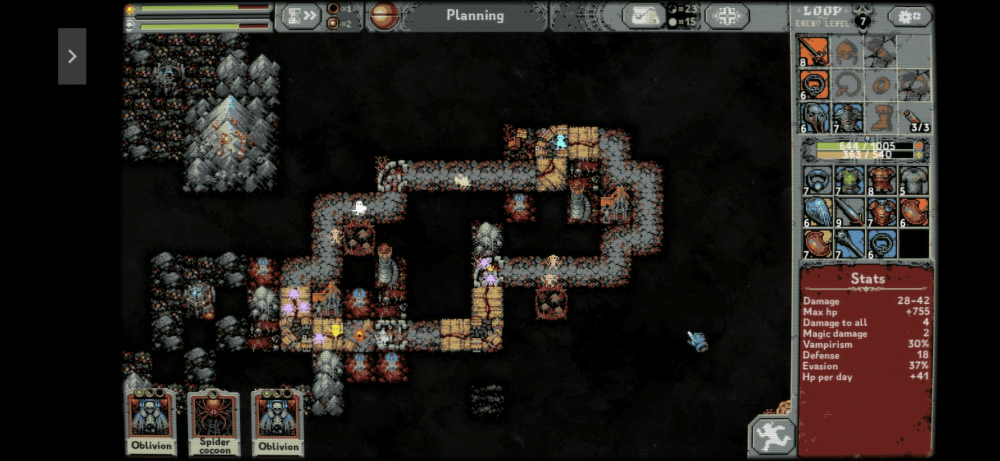Select the potion slot showing 3/3
The image size is (1000, 461).
click(x=913, y=118)
